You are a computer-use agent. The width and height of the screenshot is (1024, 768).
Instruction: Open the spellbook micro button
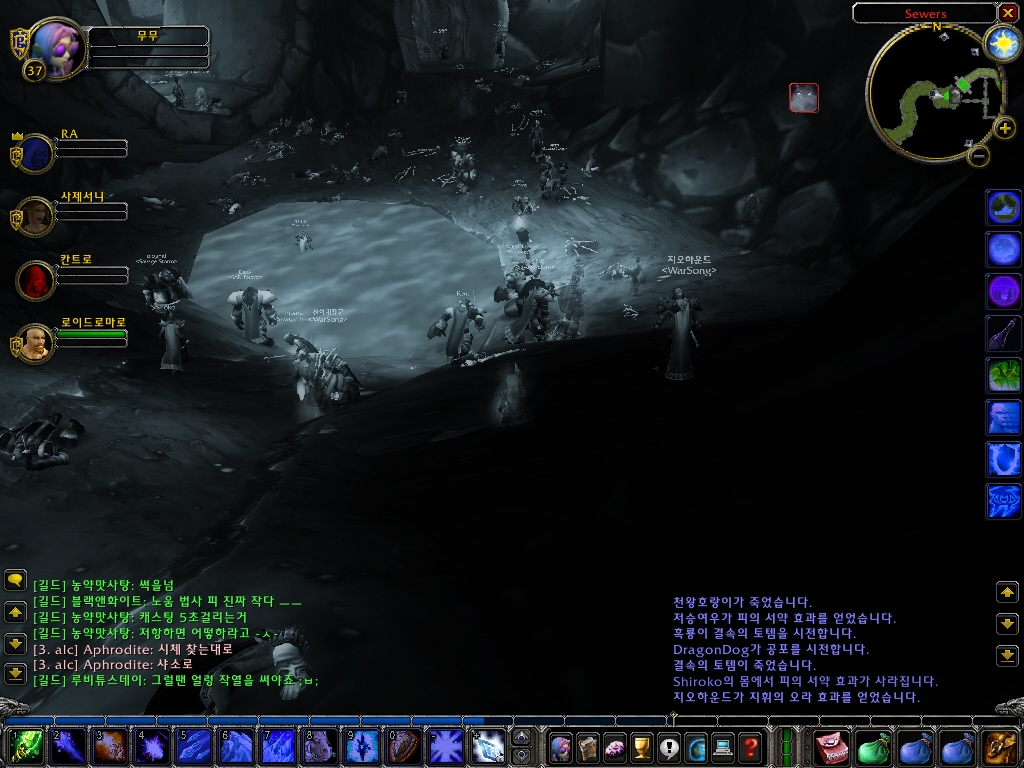click(x=588, y=747)
